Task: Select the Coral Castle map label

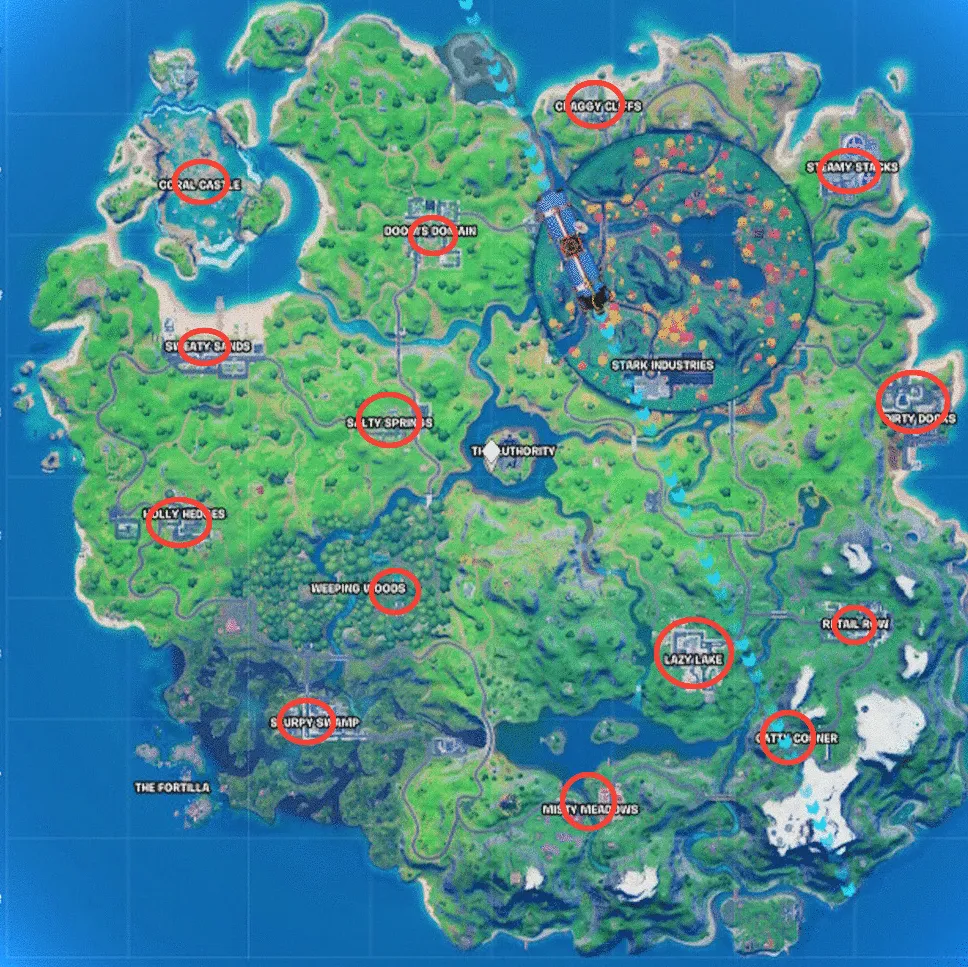Action: pos(200,185)
